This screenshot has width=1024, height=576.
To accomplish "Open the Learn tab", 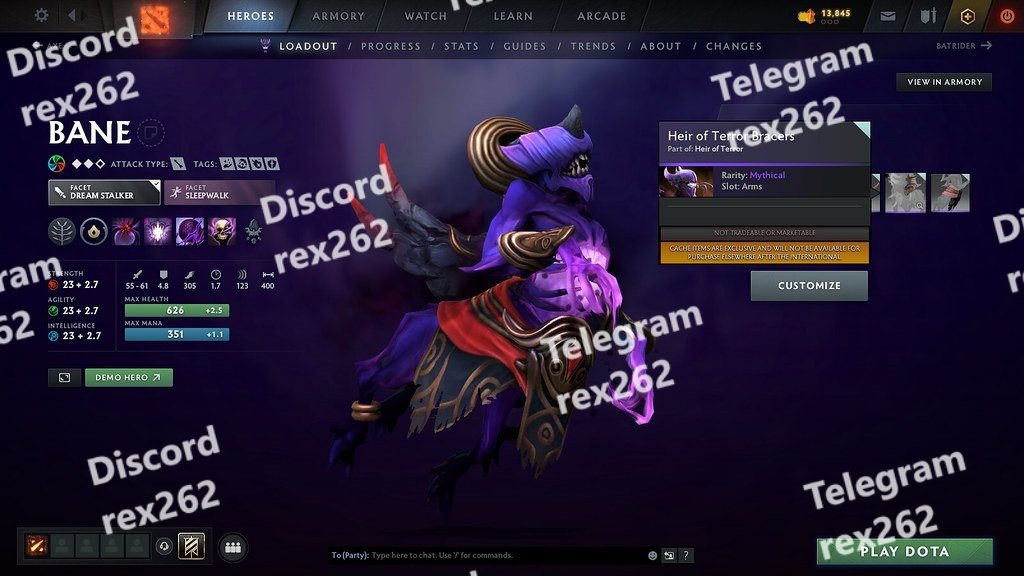I will coord(514,16).
